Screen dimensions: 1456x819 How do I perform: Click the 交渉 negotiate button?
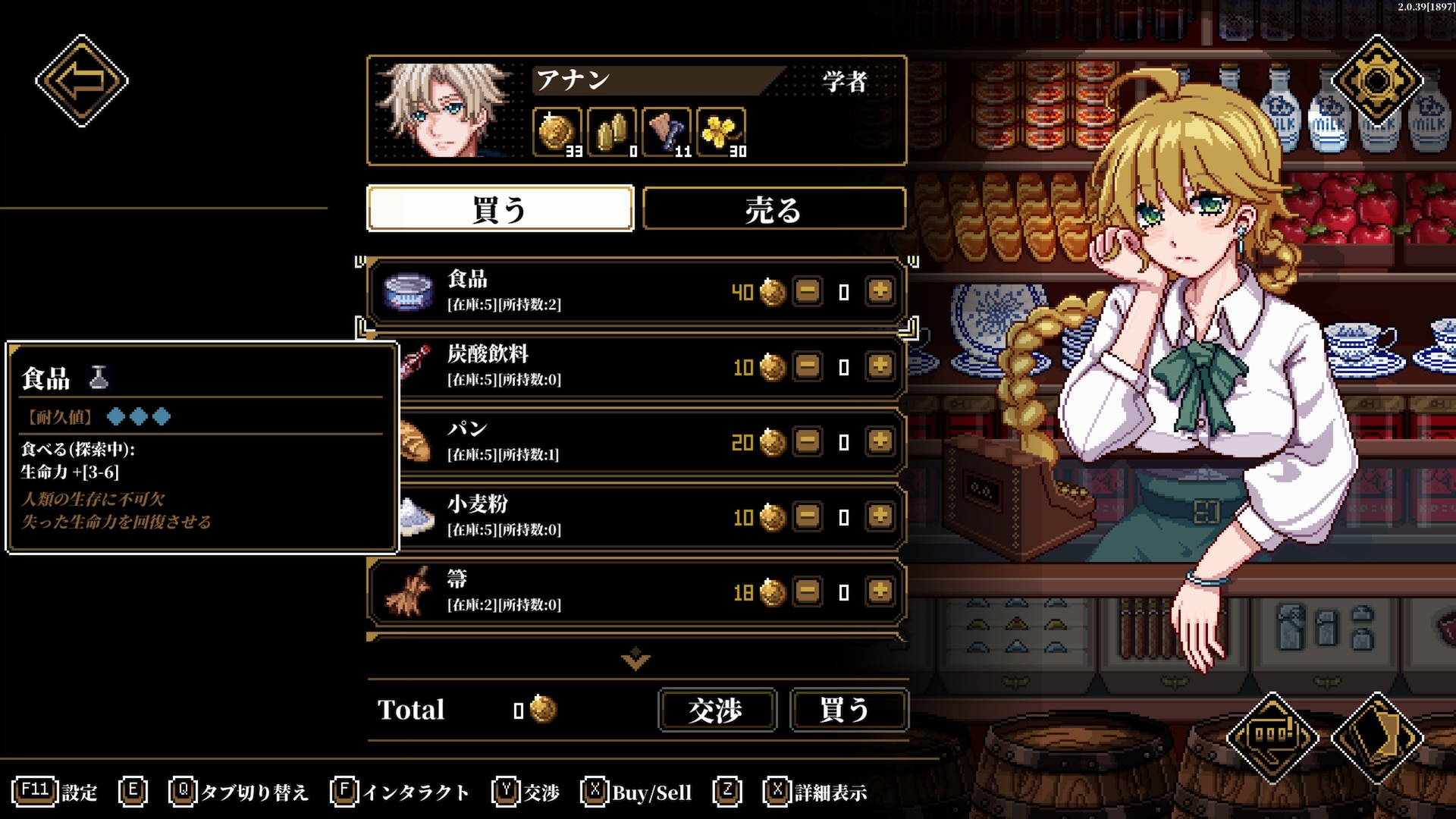717,710
